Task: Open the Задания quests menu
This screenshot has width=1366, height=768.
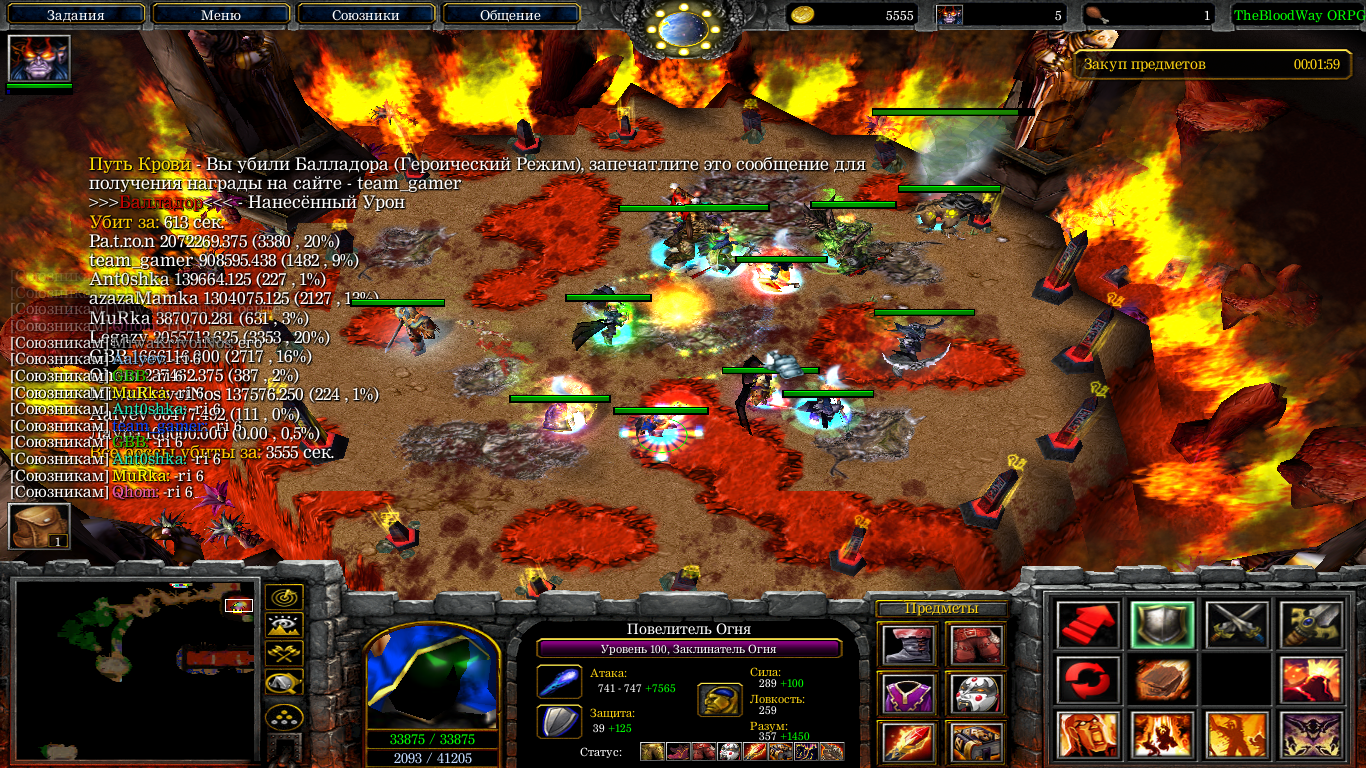Action: [75, 15]
